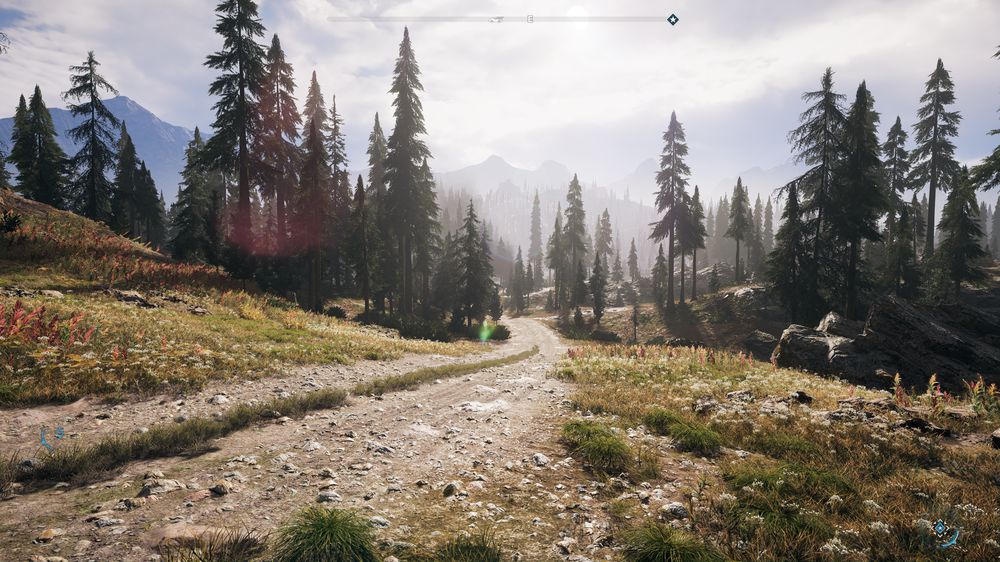Click the diamond objective marker on the compass

pos(672,19)
